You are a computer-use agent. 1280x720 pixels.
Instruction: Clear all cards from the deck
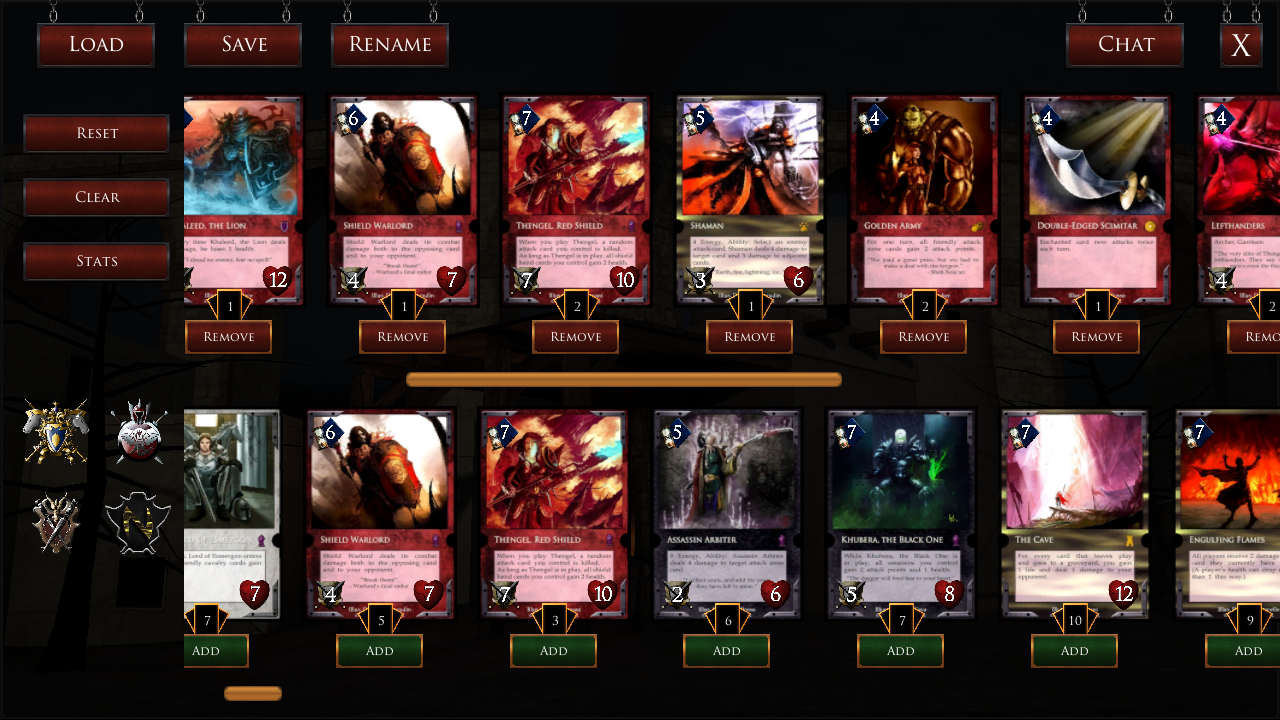coord(97,197)
